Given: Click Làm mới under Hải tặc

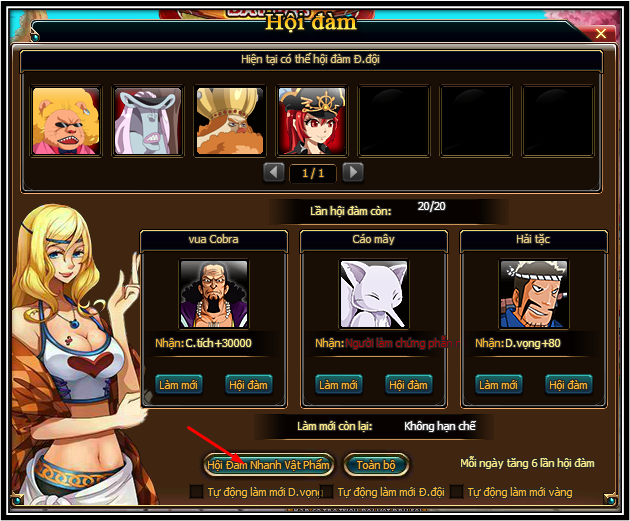Looking at the screenshot, I should coord(500,385).
